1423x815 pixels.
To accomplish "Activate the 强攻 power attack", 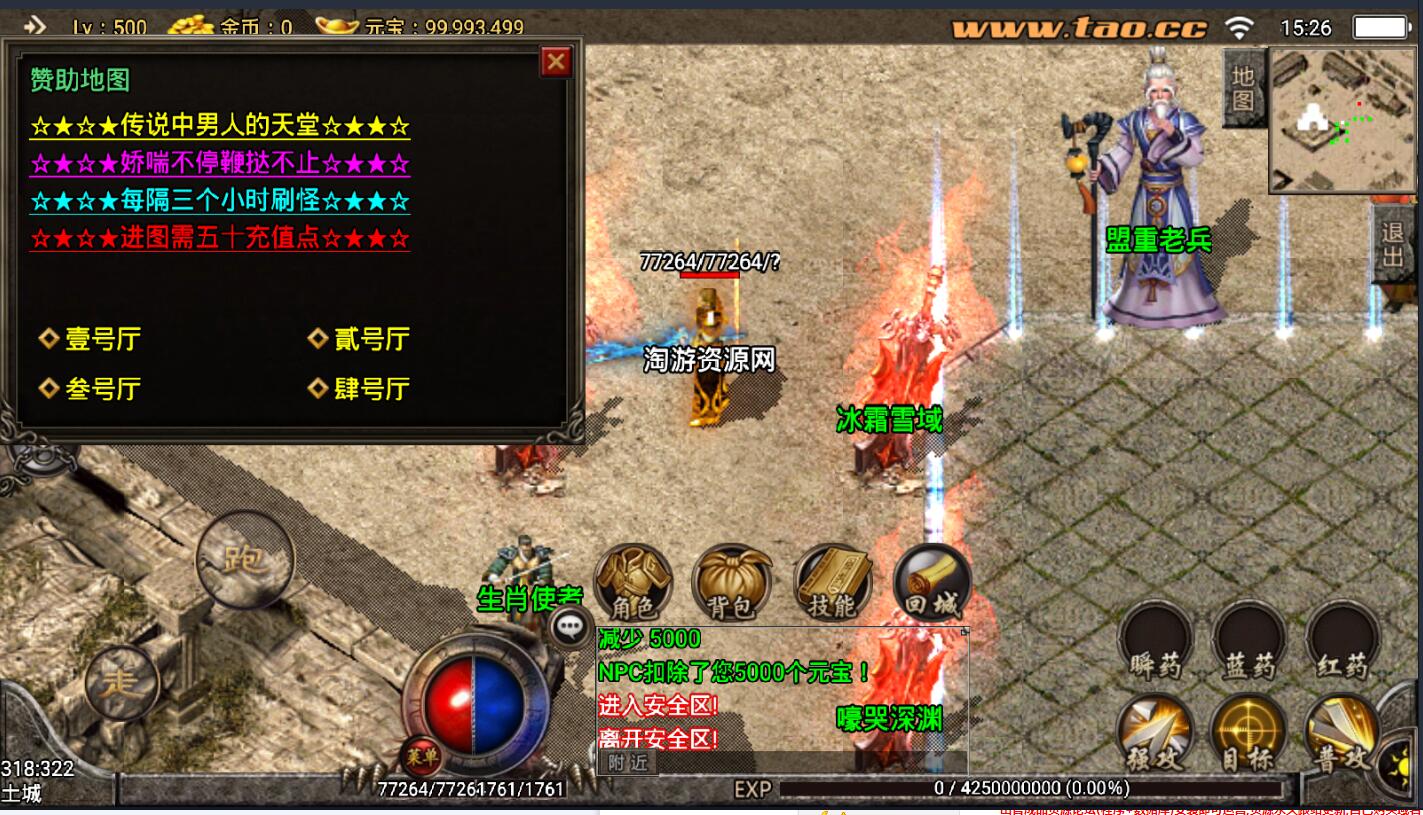I will tap(1155, 733).
